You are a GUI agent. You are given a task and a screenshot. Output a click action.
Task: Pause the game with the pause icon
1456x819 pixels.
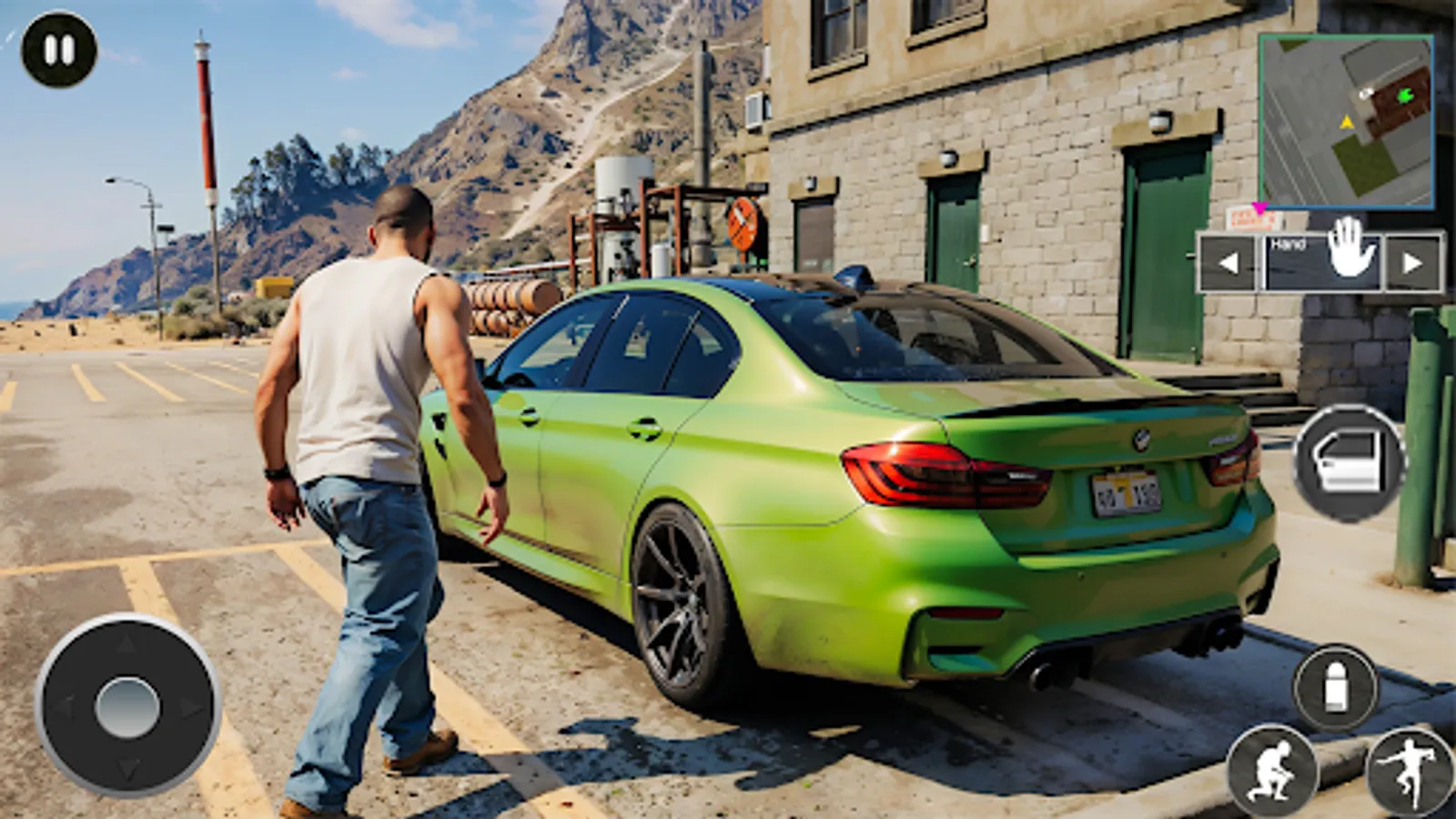[57, 49]
